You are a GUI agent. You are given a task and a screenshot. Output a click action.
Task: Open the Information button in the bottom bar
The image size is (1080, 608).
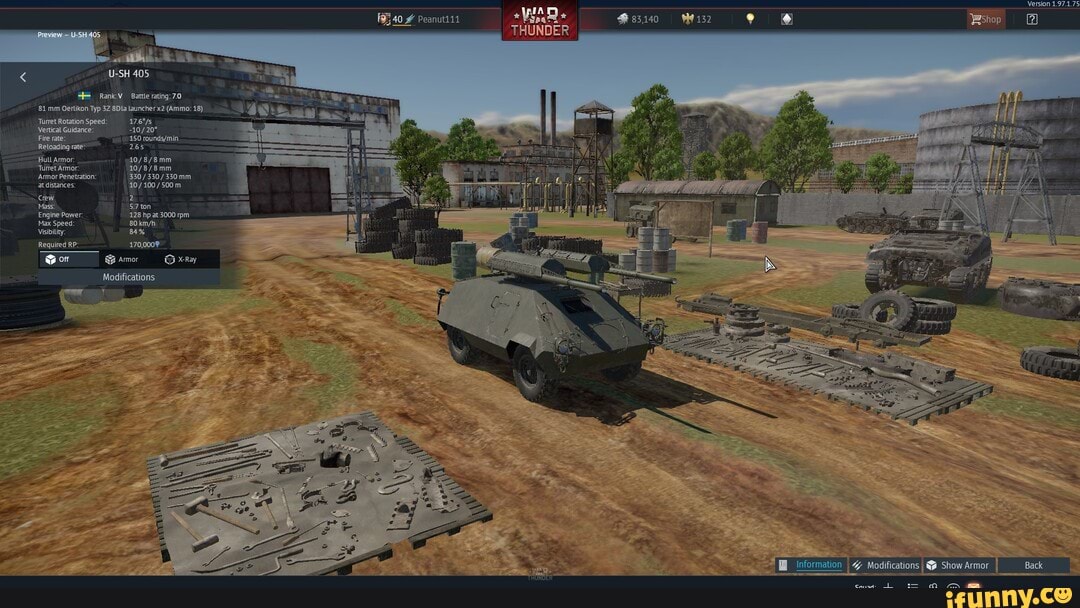(811, 565)
